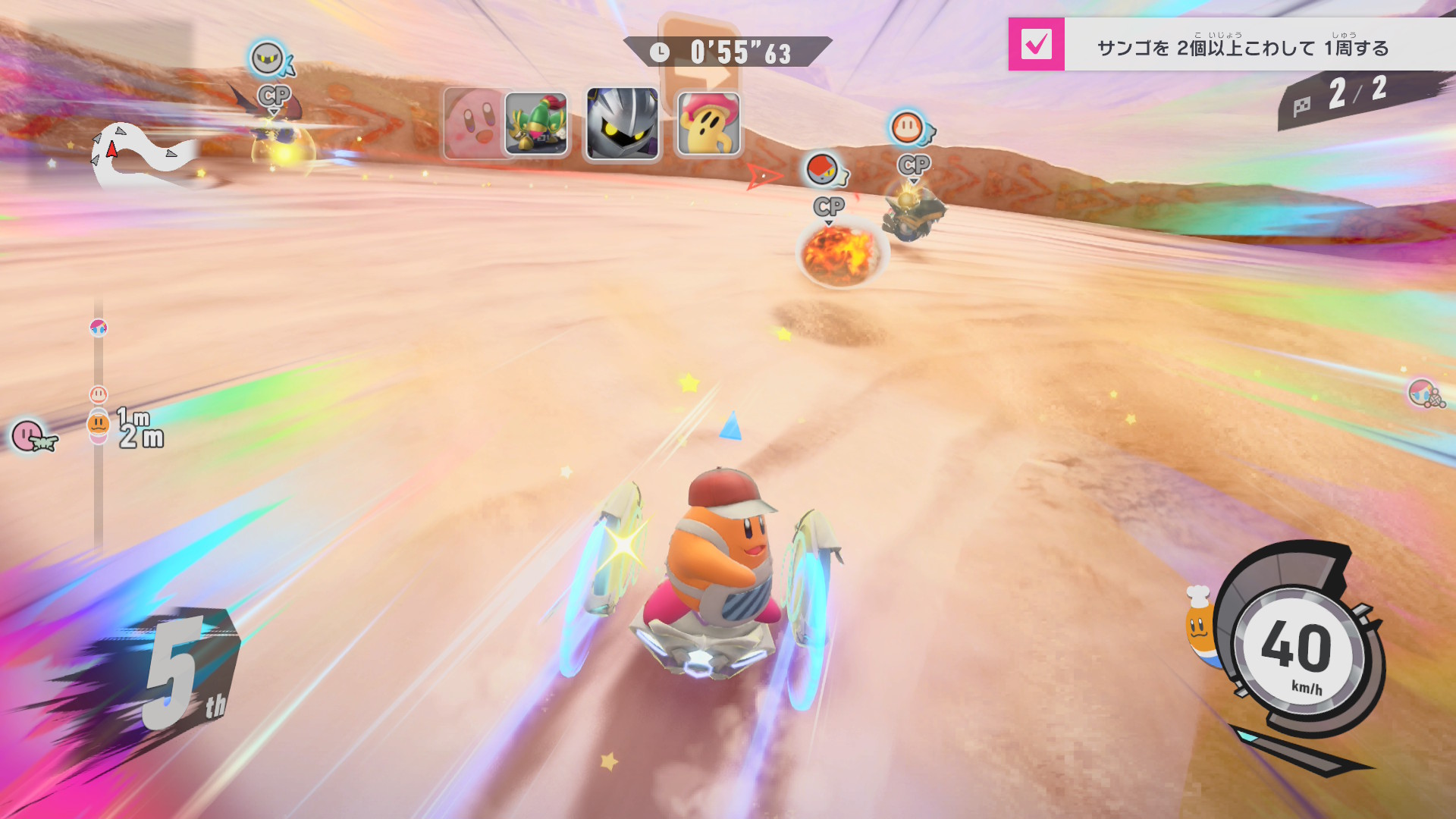Viewport: 1456px width, 819px height.
Task: Choose the Meta Knight racer portrait
Action: tap(622, 124)
